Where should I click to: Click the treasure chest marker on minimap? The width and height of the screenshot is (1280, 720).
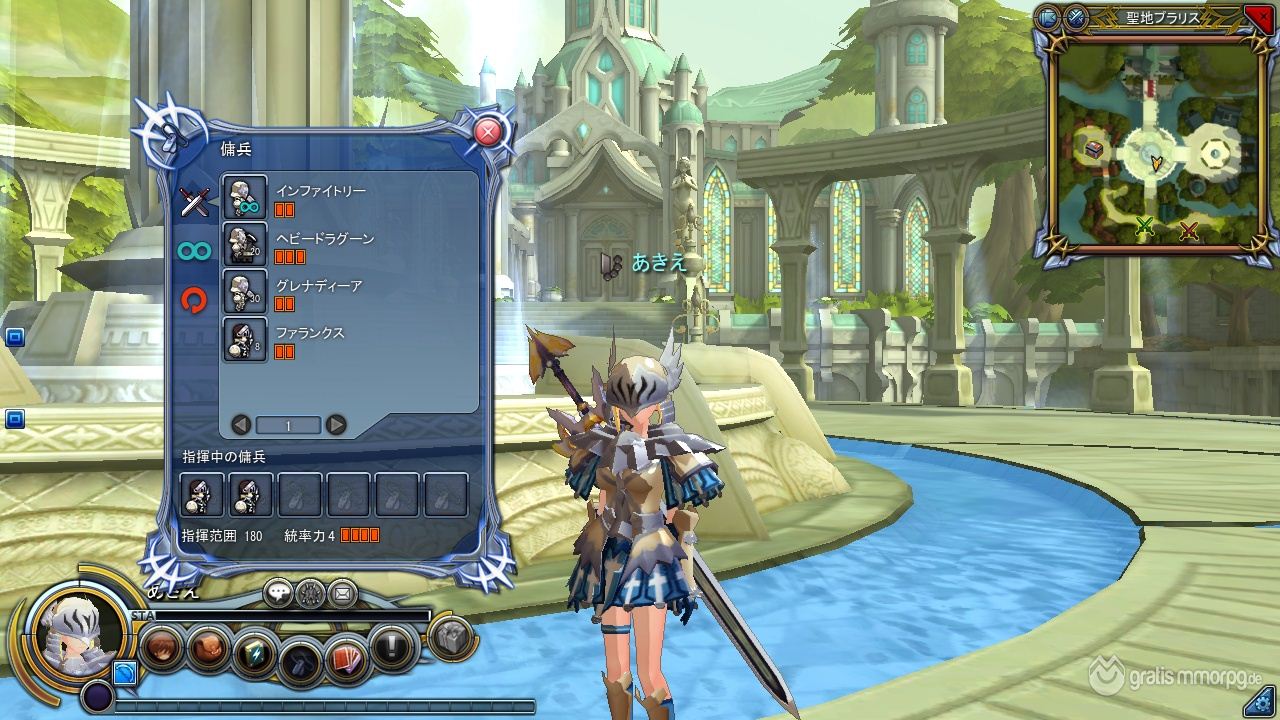(1093, 150)
